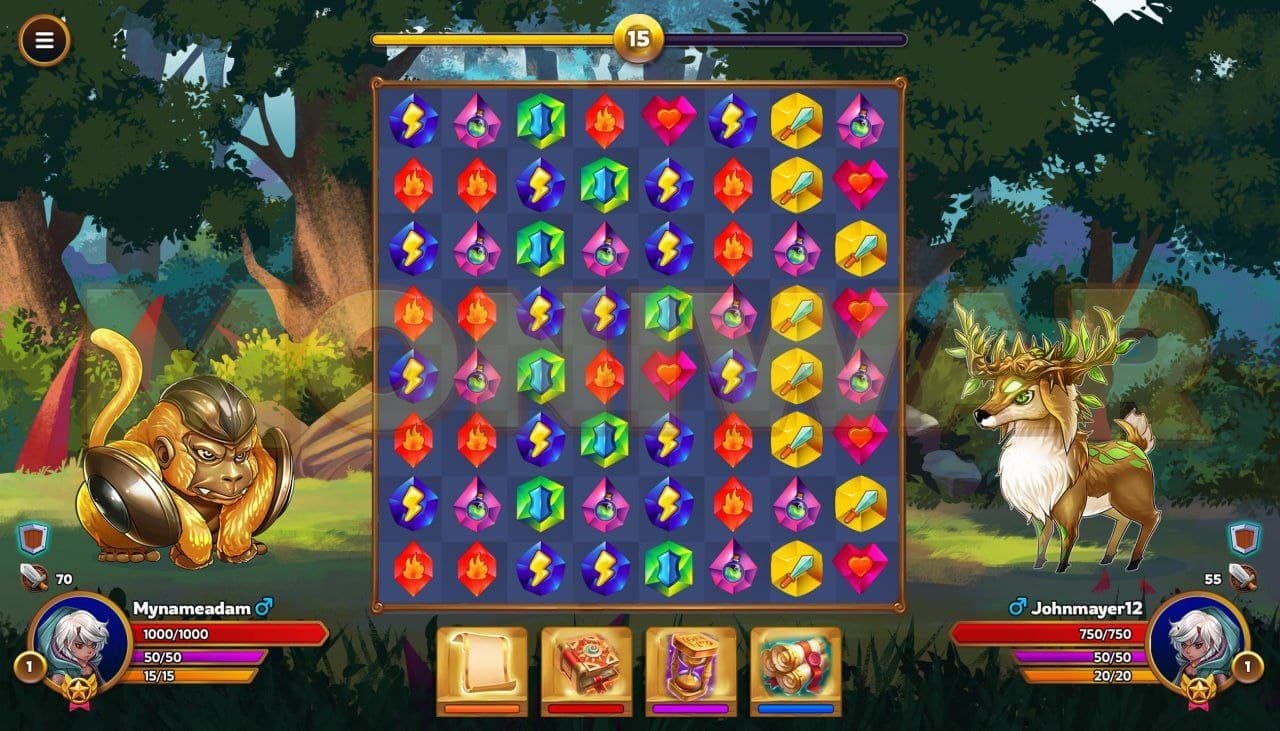Open the hamburger menu button
This screenshot has width=1280, height=731.
pyautogui.click(x=44, y=41)
